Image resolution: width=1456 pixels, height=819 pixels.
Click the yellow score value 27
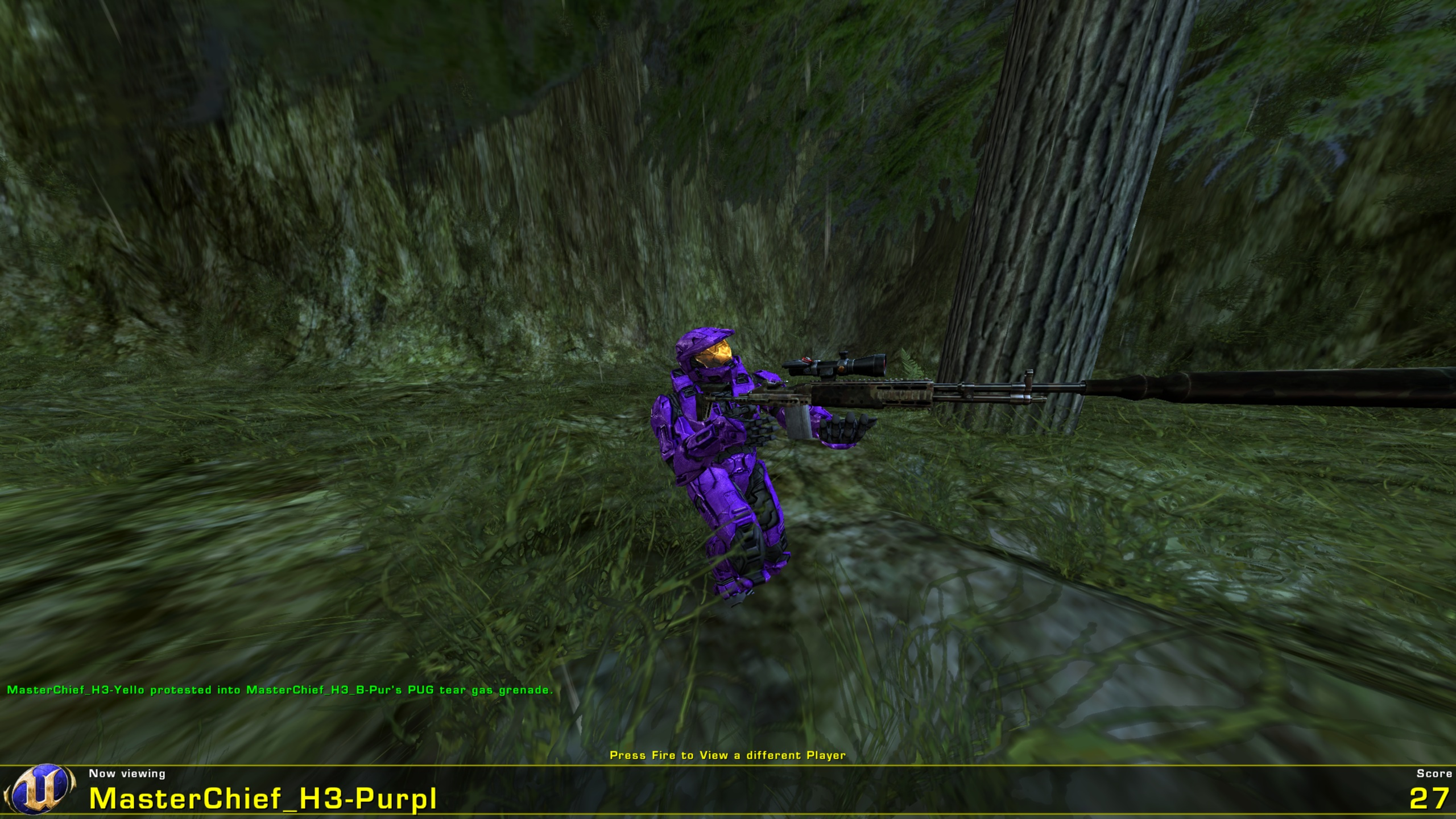(1424, 799)
